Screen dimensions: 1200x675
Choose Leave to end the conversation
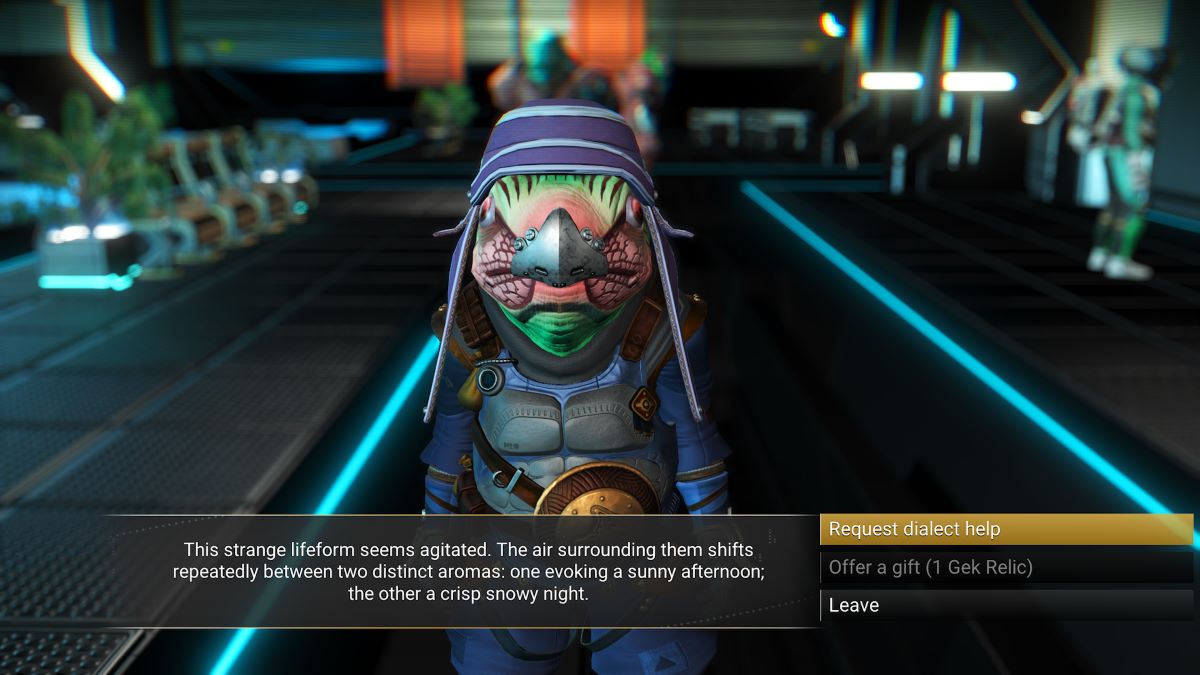(1005, 605)
